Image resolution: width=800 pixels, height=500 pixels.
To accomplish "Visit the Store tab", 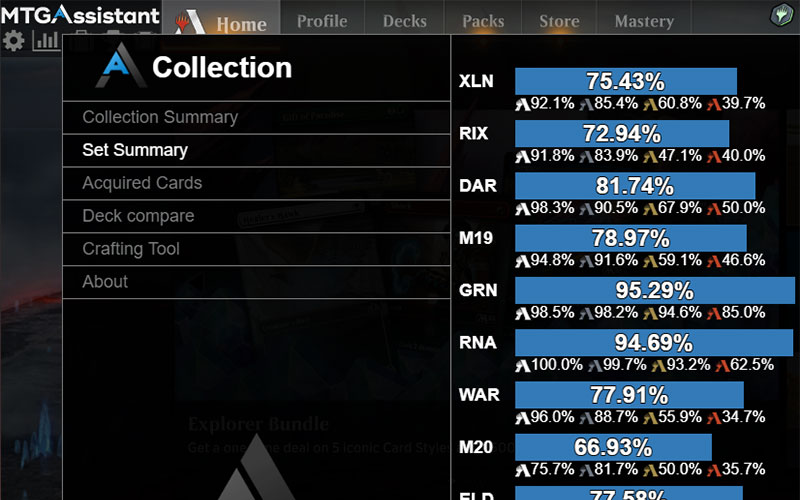I will pyautogui.click(x=559, y=21).
